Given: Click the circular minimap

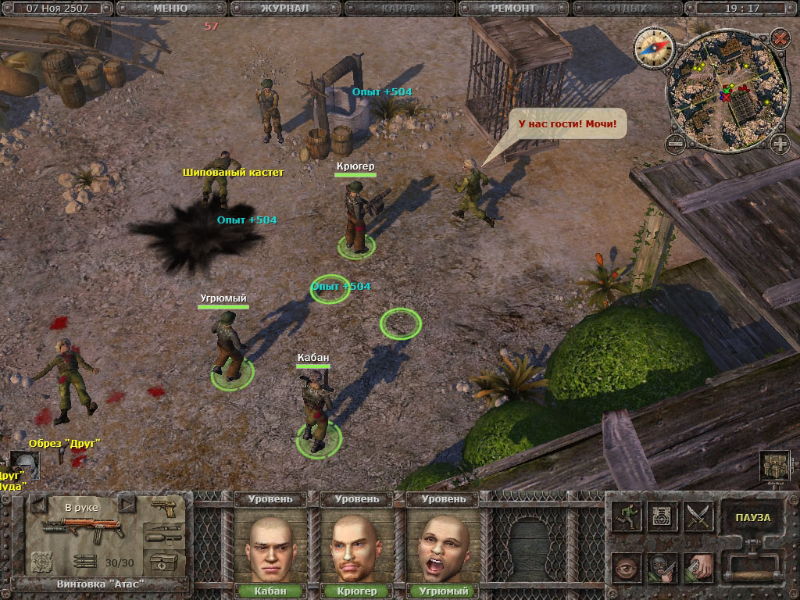Looking at the screenshot, I should pyautogui.click(x=728, y=90).
